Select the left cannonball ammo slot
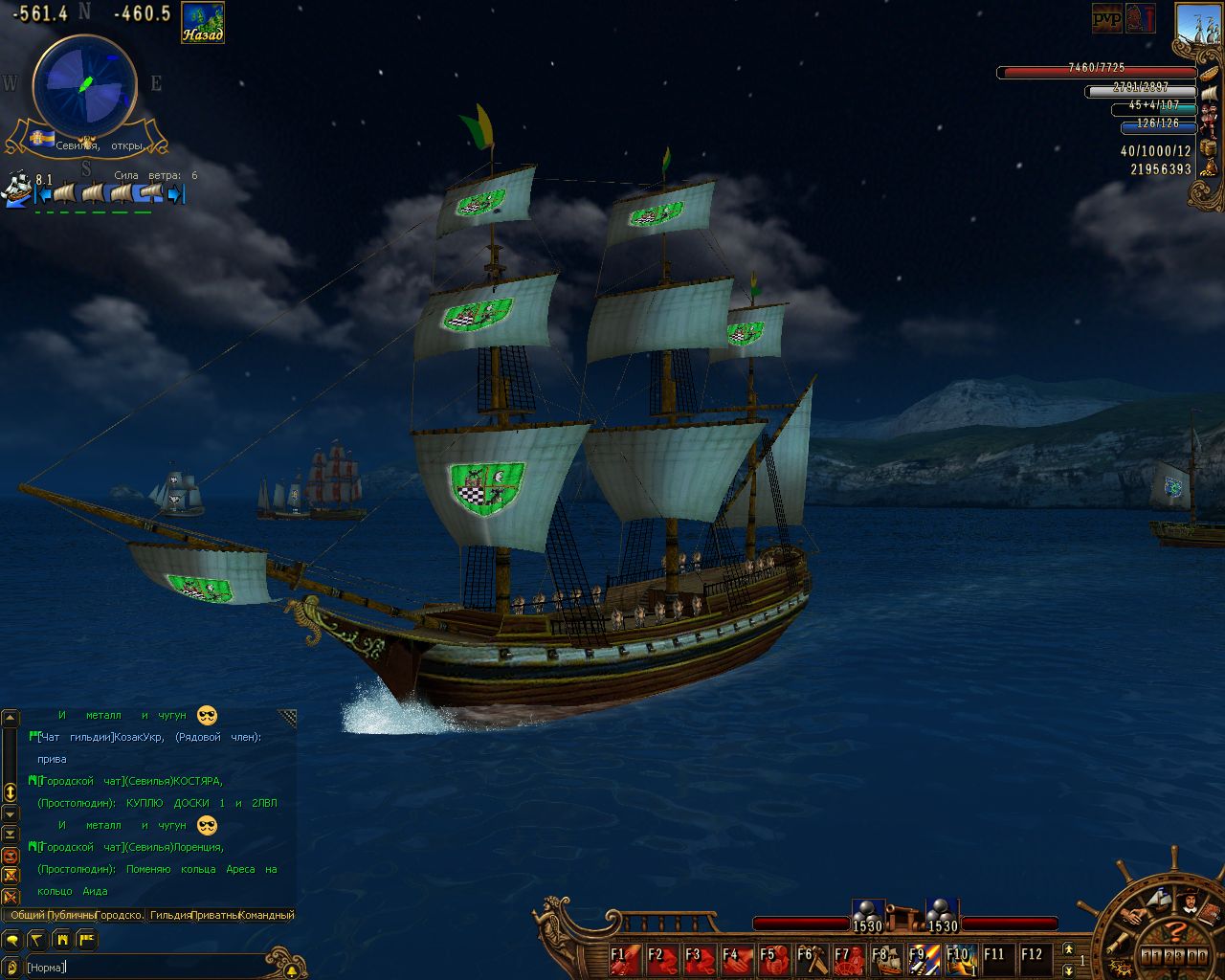The image size is (1225, 980). point(867,912)
